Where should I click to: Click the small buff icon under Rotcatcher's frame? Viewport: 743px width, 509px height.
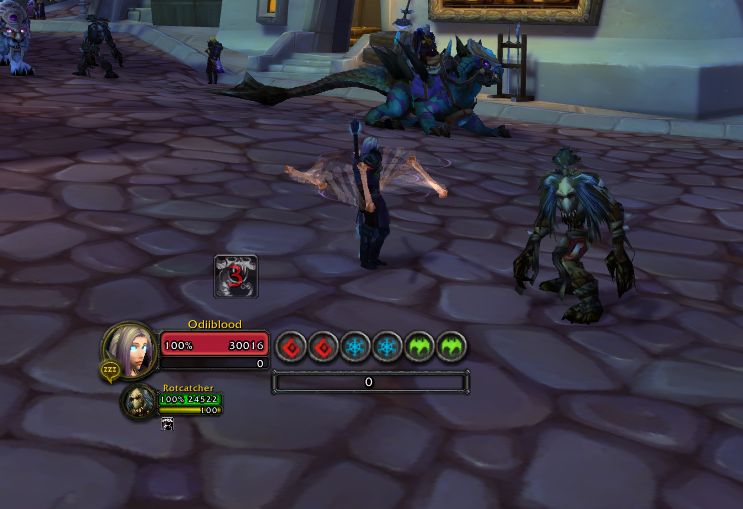coord(167,425)
